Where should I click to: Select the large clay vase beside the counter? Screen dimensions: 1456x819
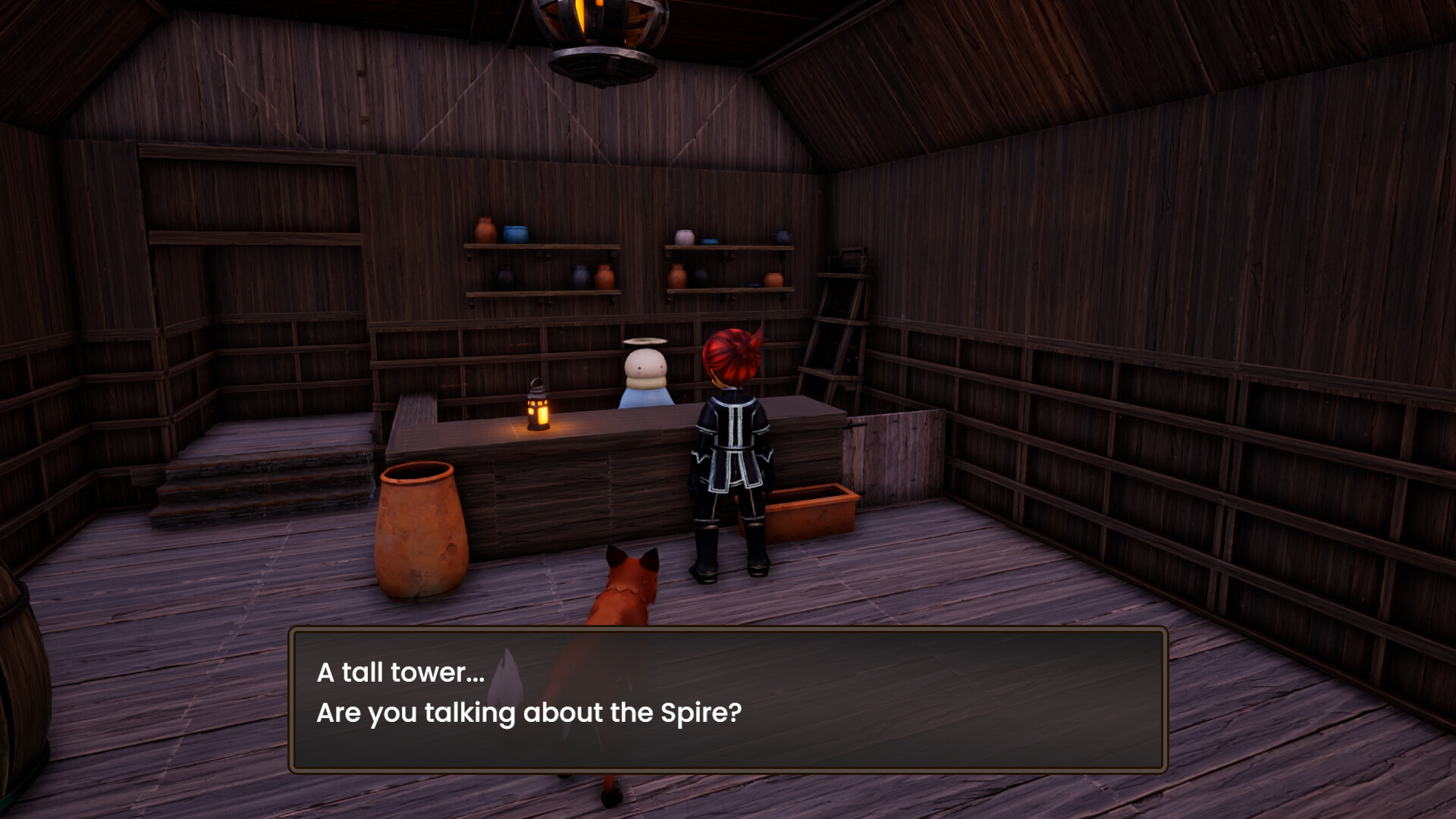coord(421,531)
